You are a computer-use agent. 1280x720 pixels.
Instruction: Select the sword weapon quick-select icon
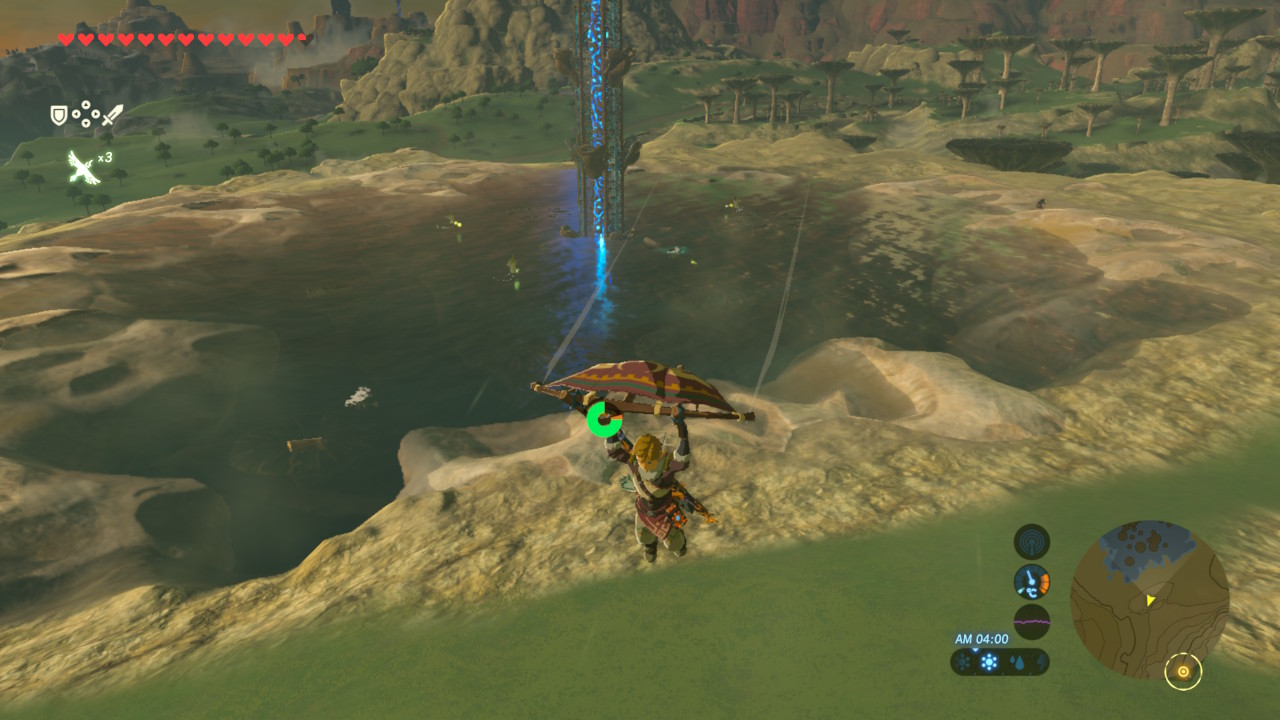tap(111, 116)
